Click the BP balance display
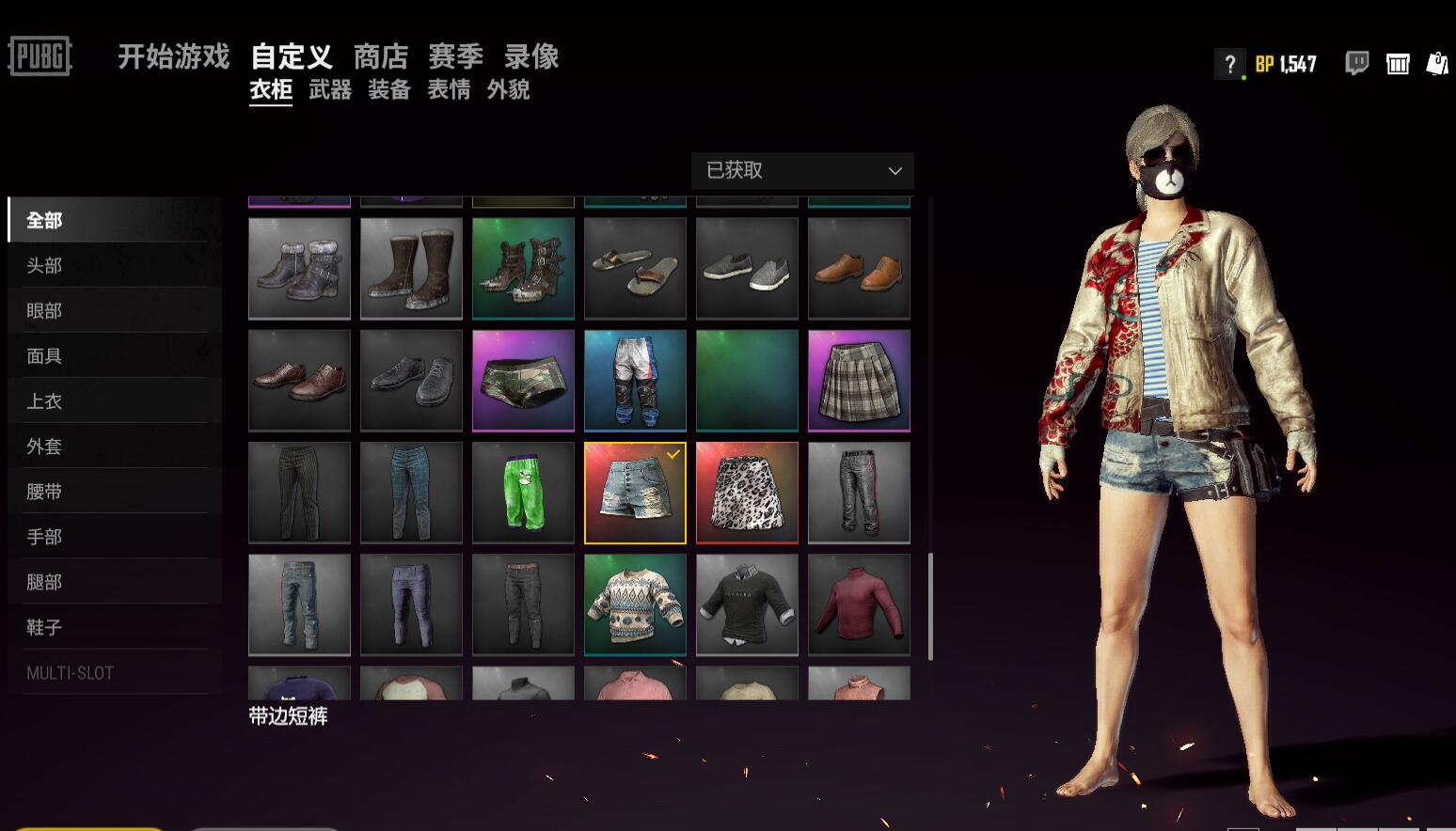This screenshot has height=831, width=1456. pos(1285,64)
